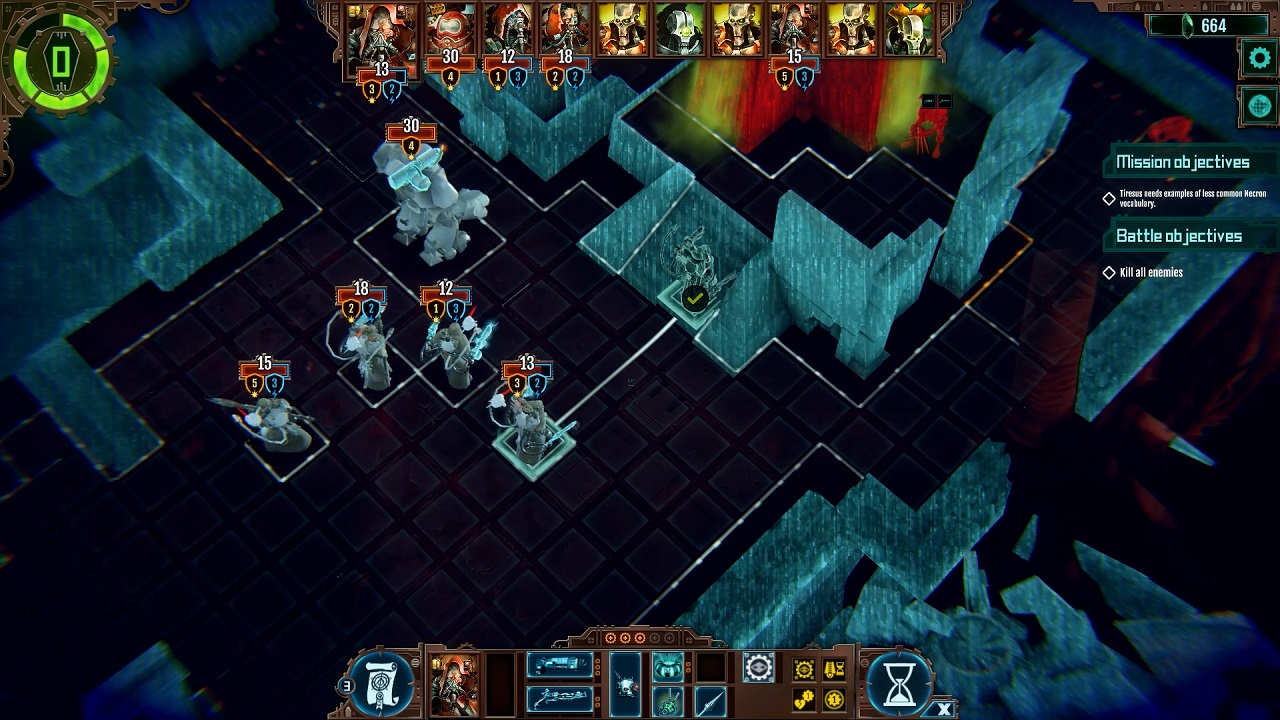Toggle the Battle objectives panel

pos(1178,236)
